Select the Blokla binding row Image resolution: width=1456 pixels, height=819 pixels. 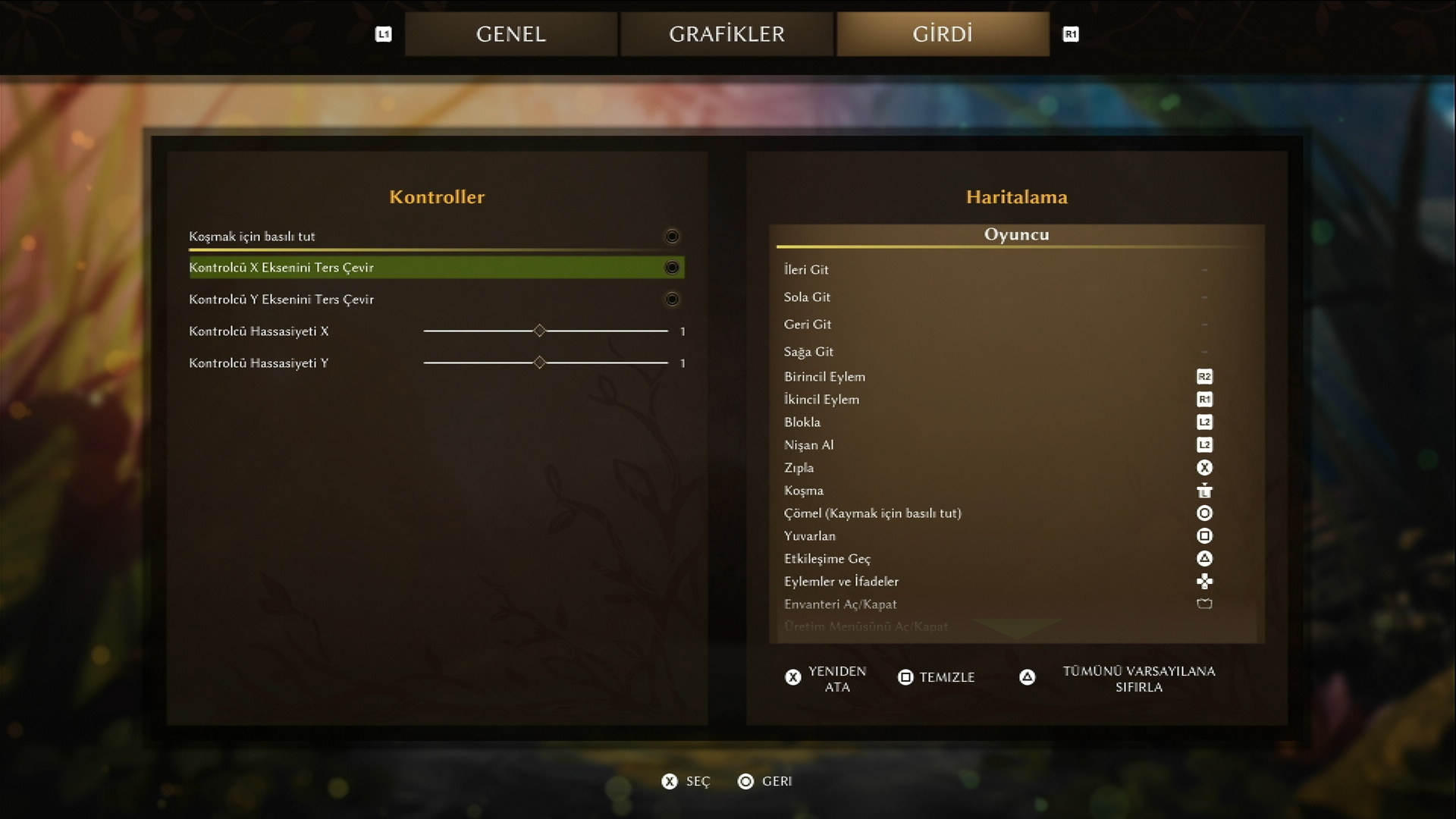[x=1016, y=422]
